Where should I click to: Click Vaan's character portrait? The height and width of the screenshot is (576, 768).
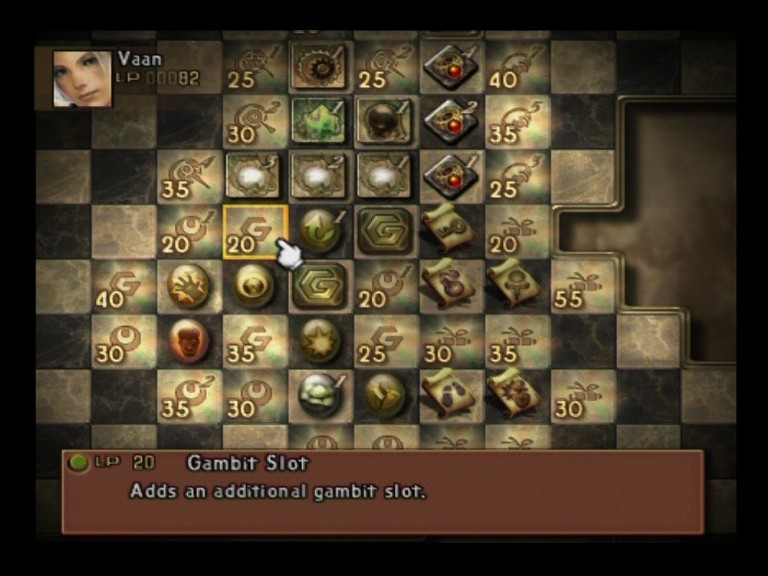[x=82, y=79]
